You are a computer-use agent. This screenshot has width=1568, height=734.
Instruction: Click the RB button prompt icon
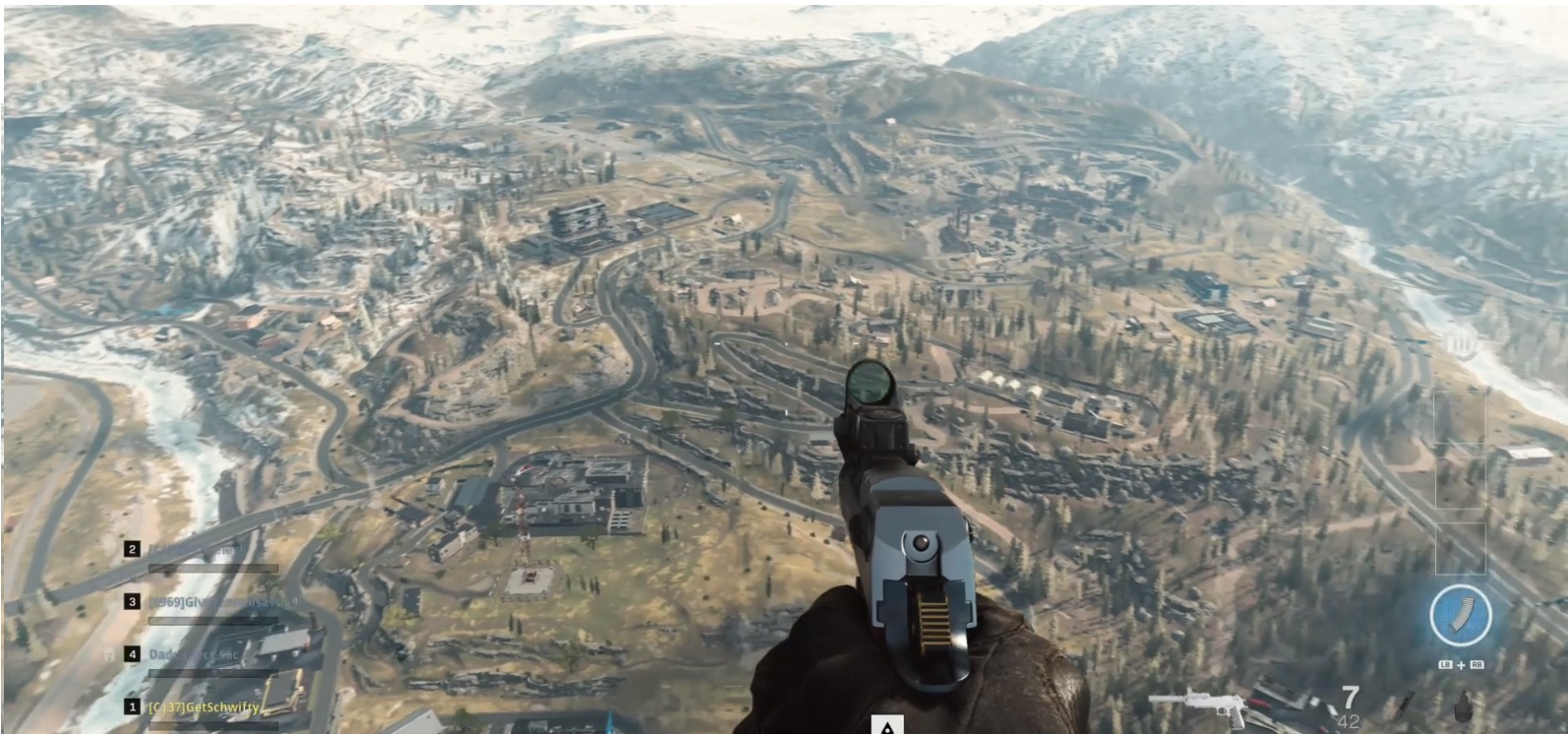1478,664
